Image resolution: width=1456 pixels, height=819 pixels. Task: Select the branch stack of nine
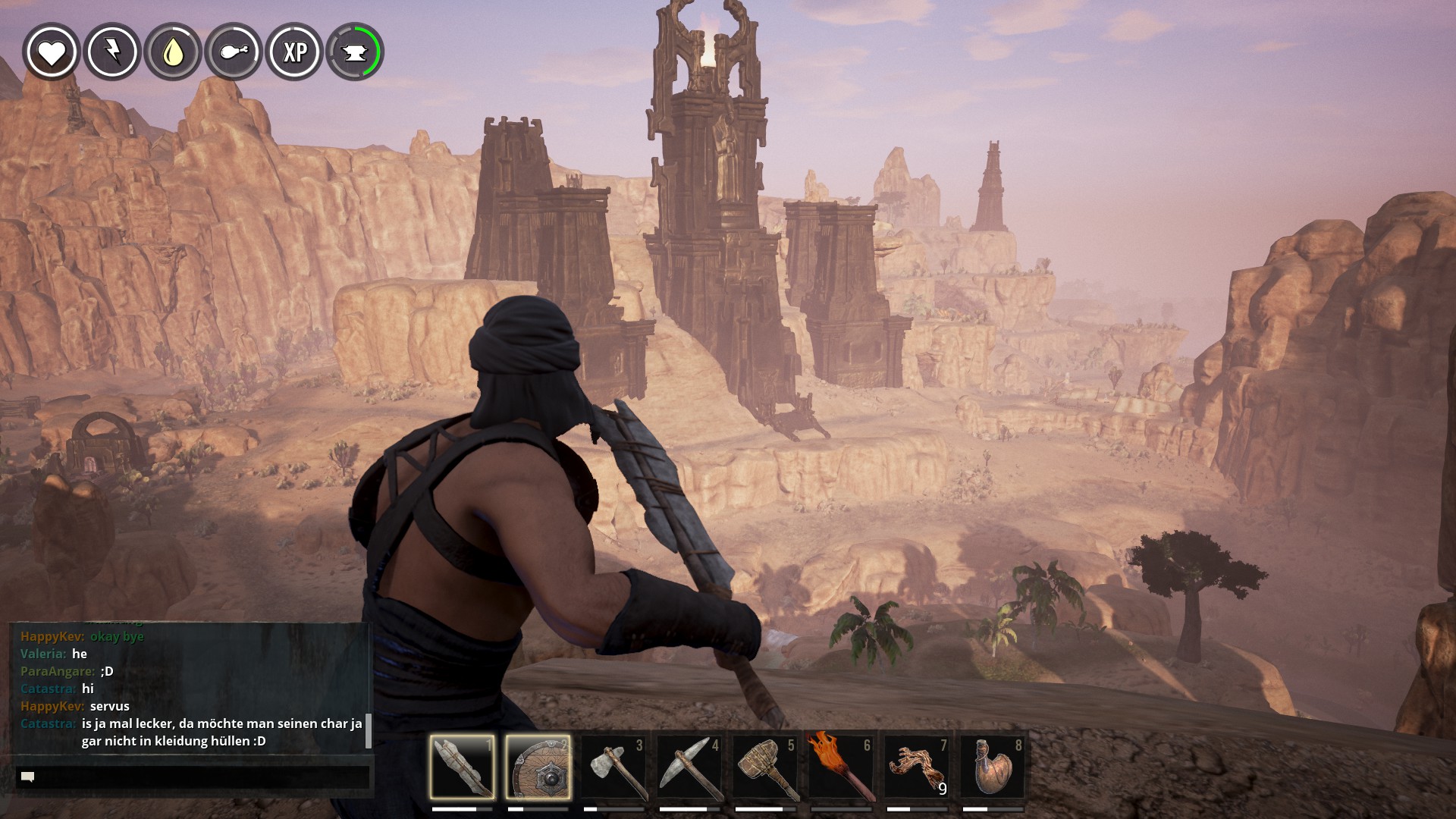pos(917,767)
